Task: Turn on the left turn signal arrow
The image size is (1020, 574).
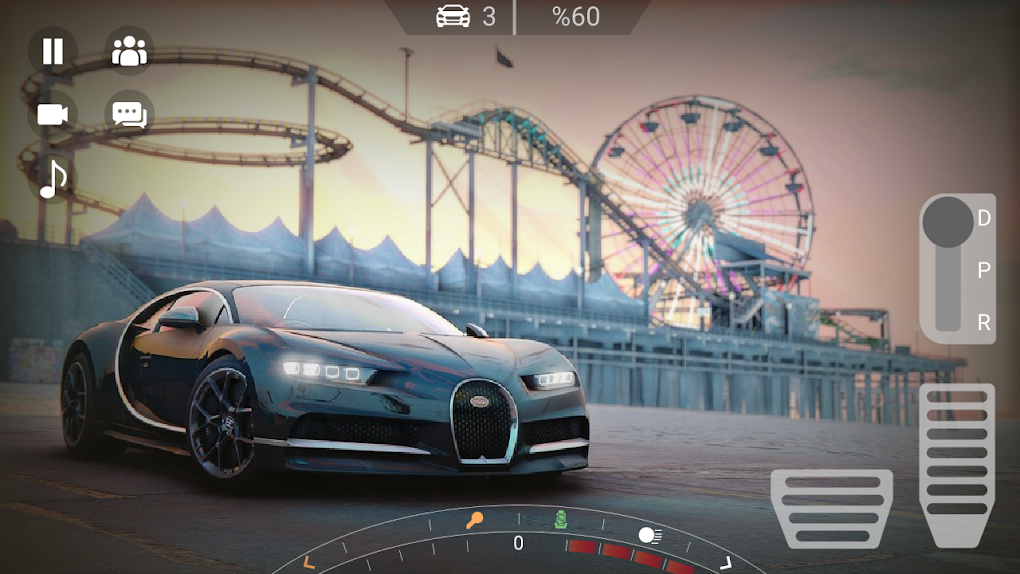Action: [x=309, y=562]
